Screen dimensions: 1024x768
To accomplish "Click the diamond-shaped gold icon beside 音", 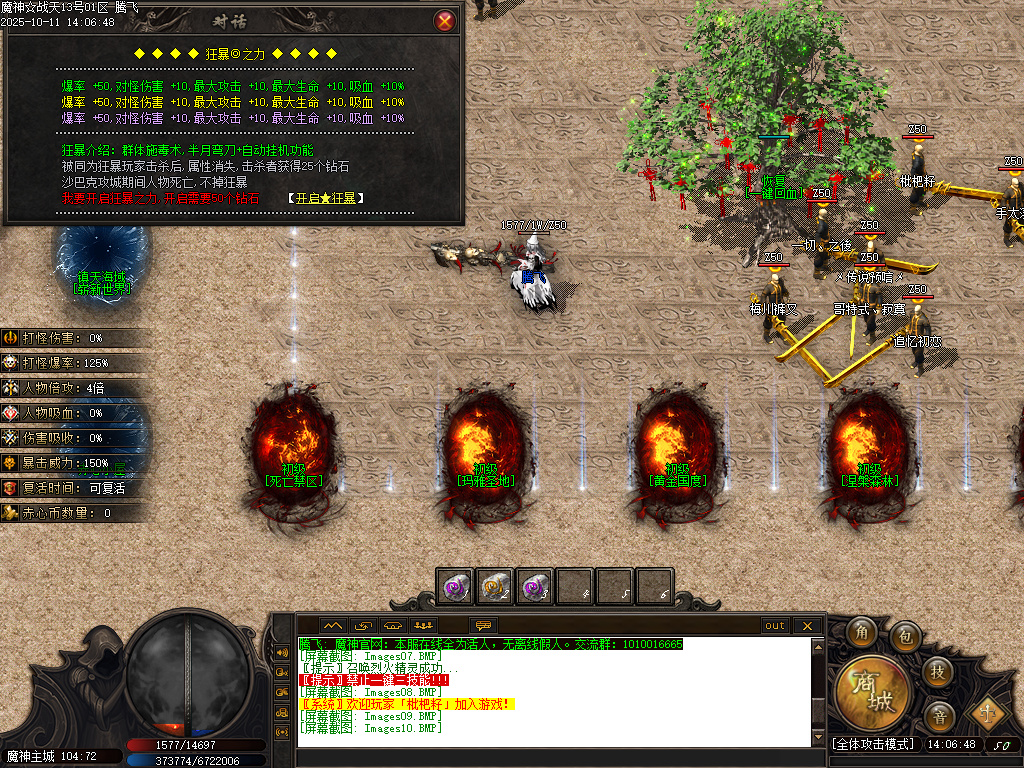I will [984, 713].
